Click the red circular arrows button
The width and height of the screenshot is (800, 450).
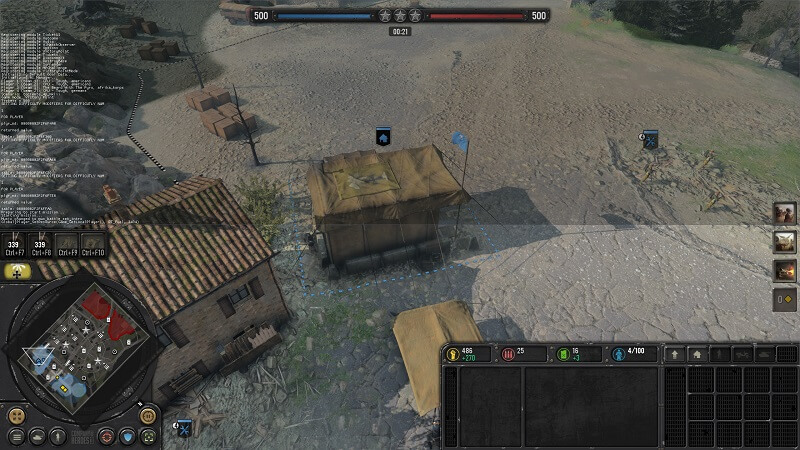(x=106, y=436)
